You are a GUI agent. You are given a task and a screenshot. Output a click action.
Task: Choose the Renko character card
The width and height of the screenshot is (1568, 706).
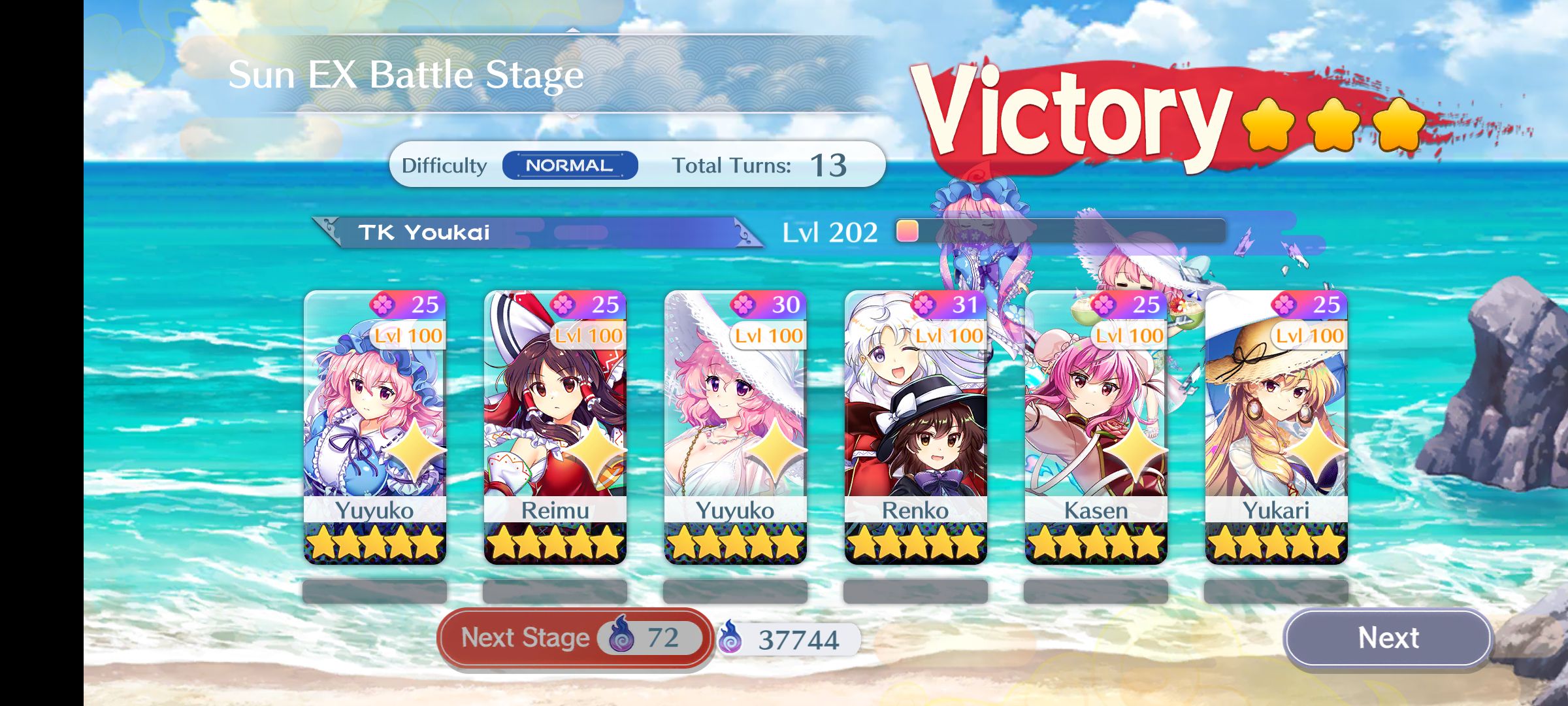click(x=915, y=426)
